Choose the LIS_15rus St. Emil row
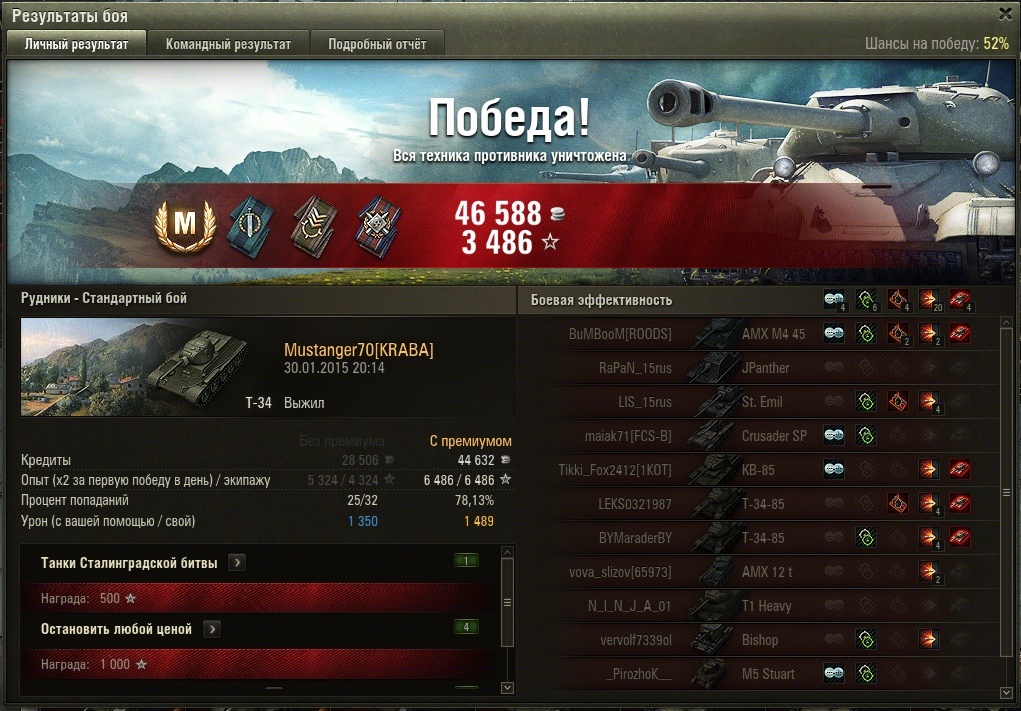 pos(760,402)
